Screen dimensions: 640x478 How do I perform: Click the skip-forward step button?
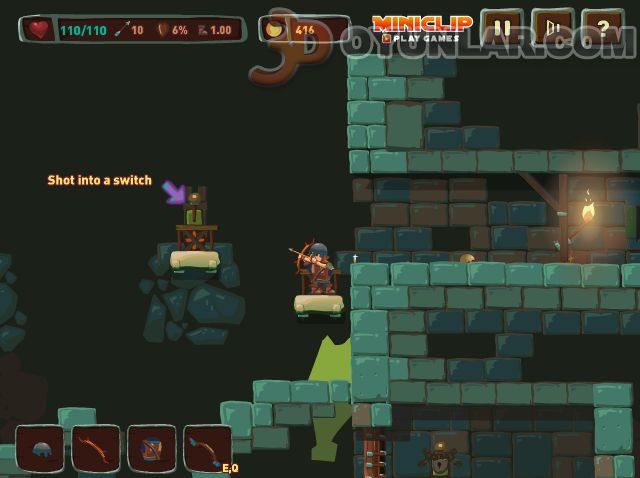pos(552,28)
